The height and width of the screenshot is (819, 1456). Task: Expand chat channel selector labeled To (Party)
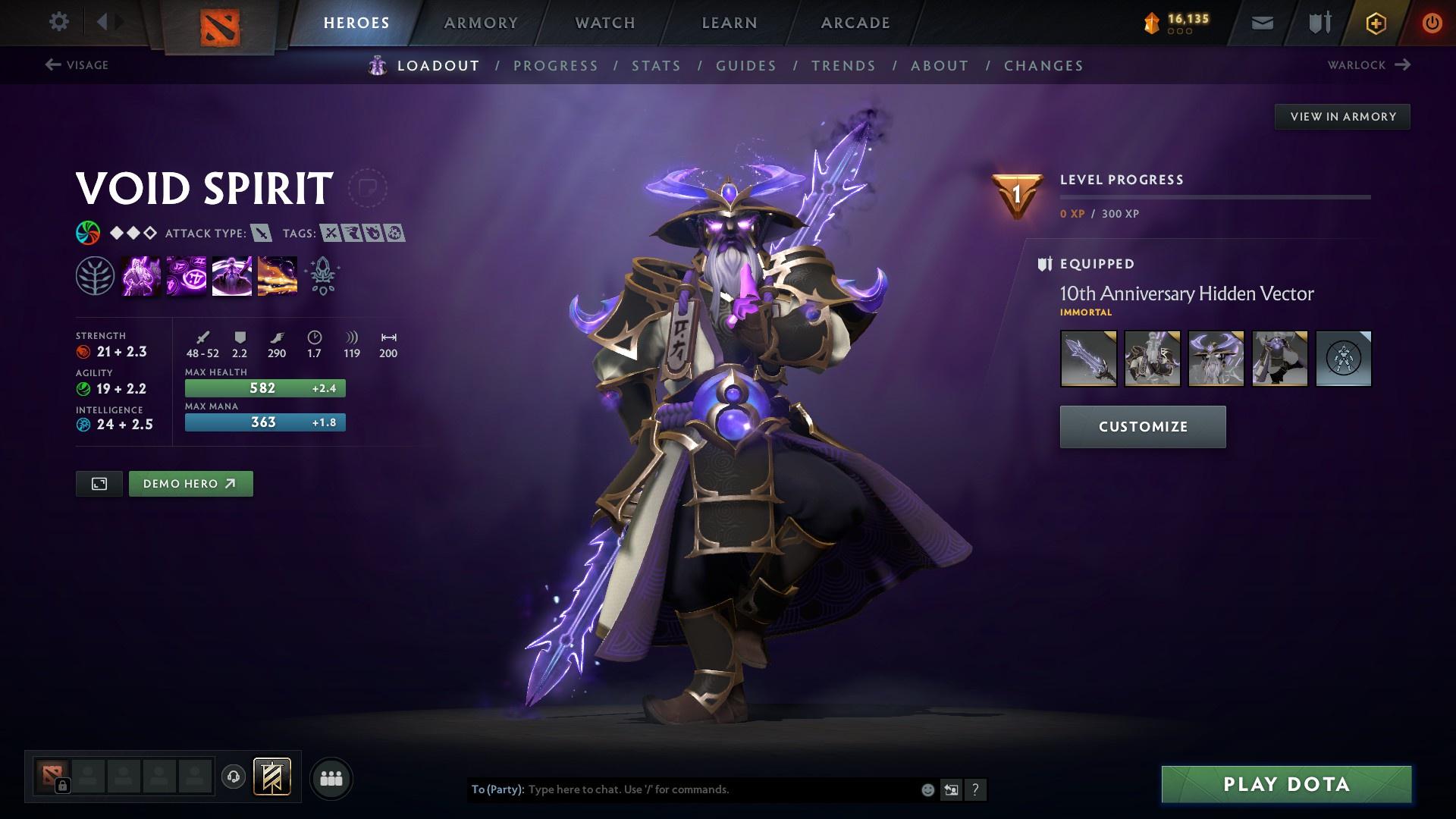(x=496, y=789)
